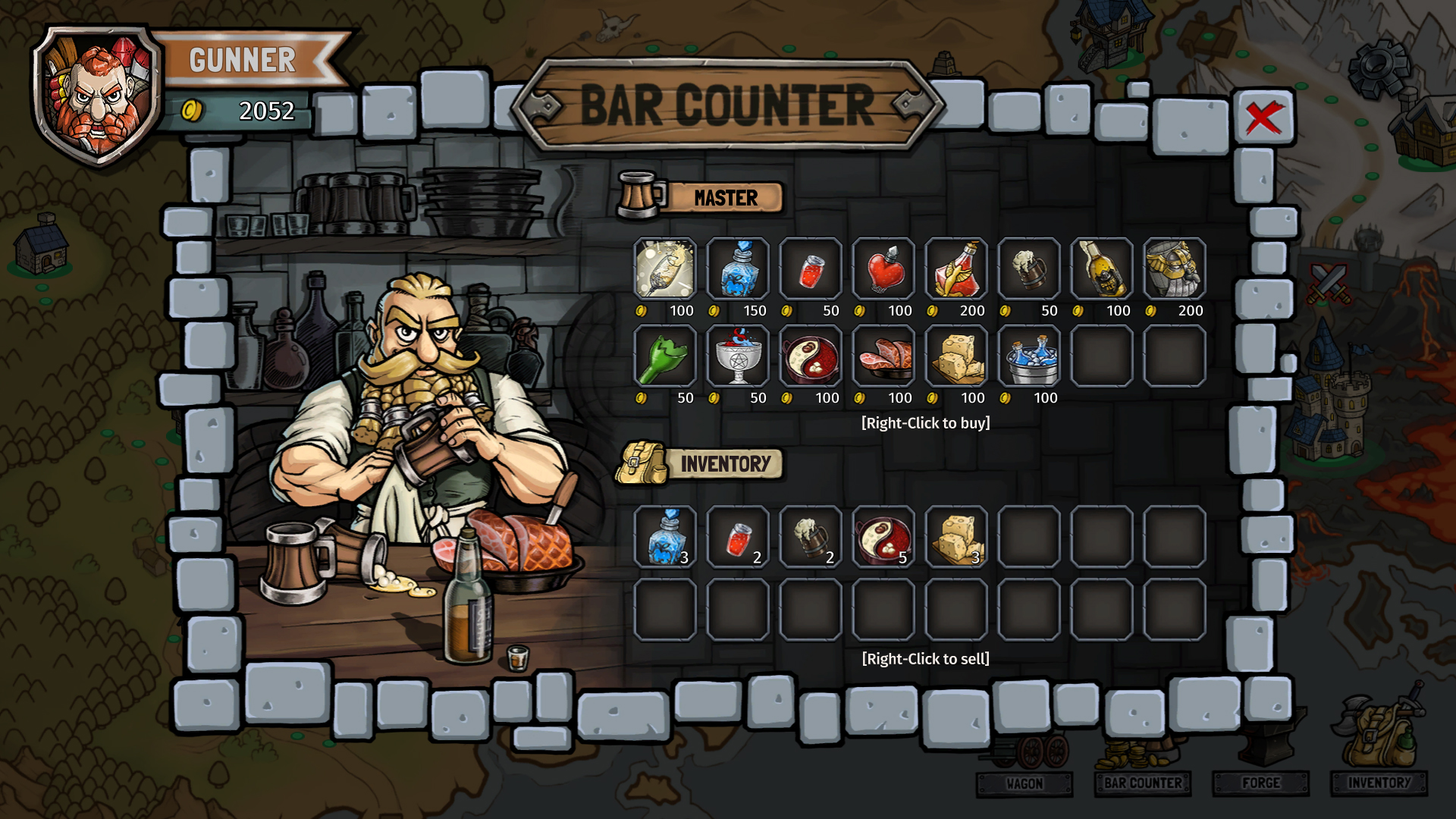This screenshot has height=819, width=1456.
Task: Open the Forge screen
Action: point(1261,784)
